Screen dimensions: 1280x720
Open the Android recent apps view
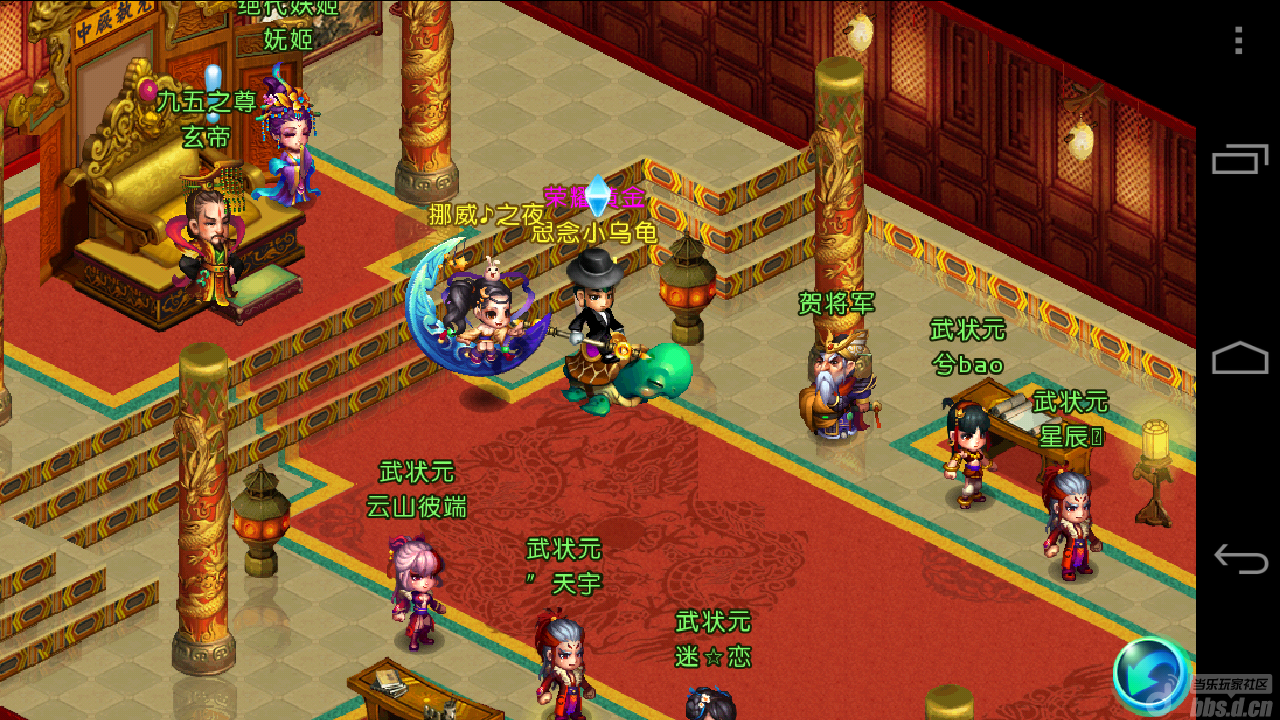click(x=1240, y=161)
